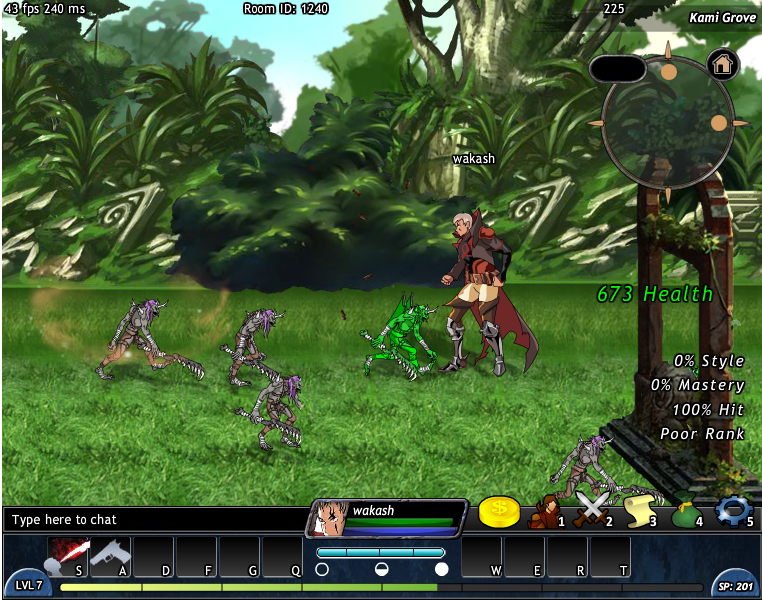
Task: Use the sword slash skill slot
Action: (x=68, y=555)
